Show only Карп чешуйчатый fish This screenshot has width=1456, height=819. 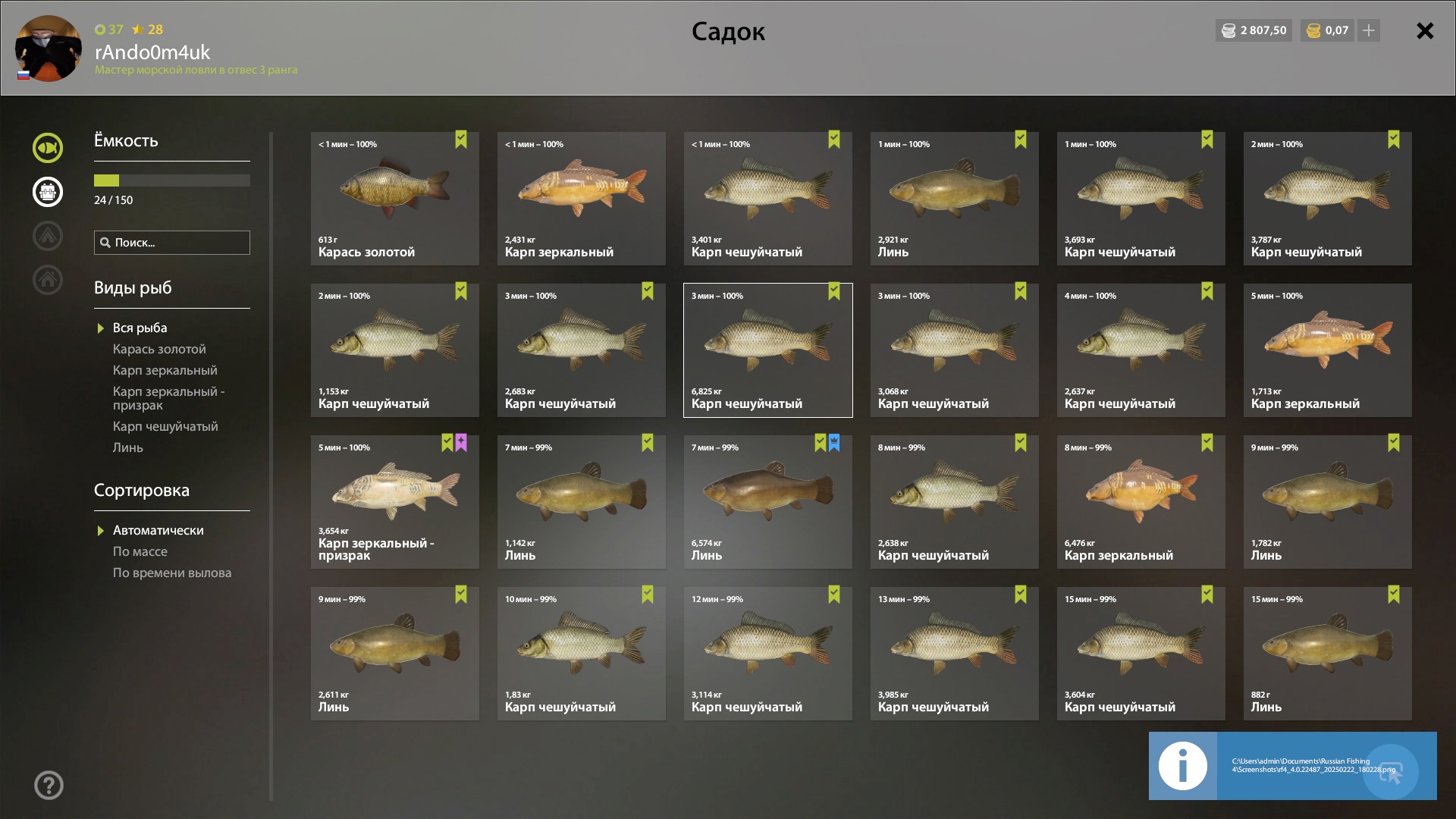[165, 426]
